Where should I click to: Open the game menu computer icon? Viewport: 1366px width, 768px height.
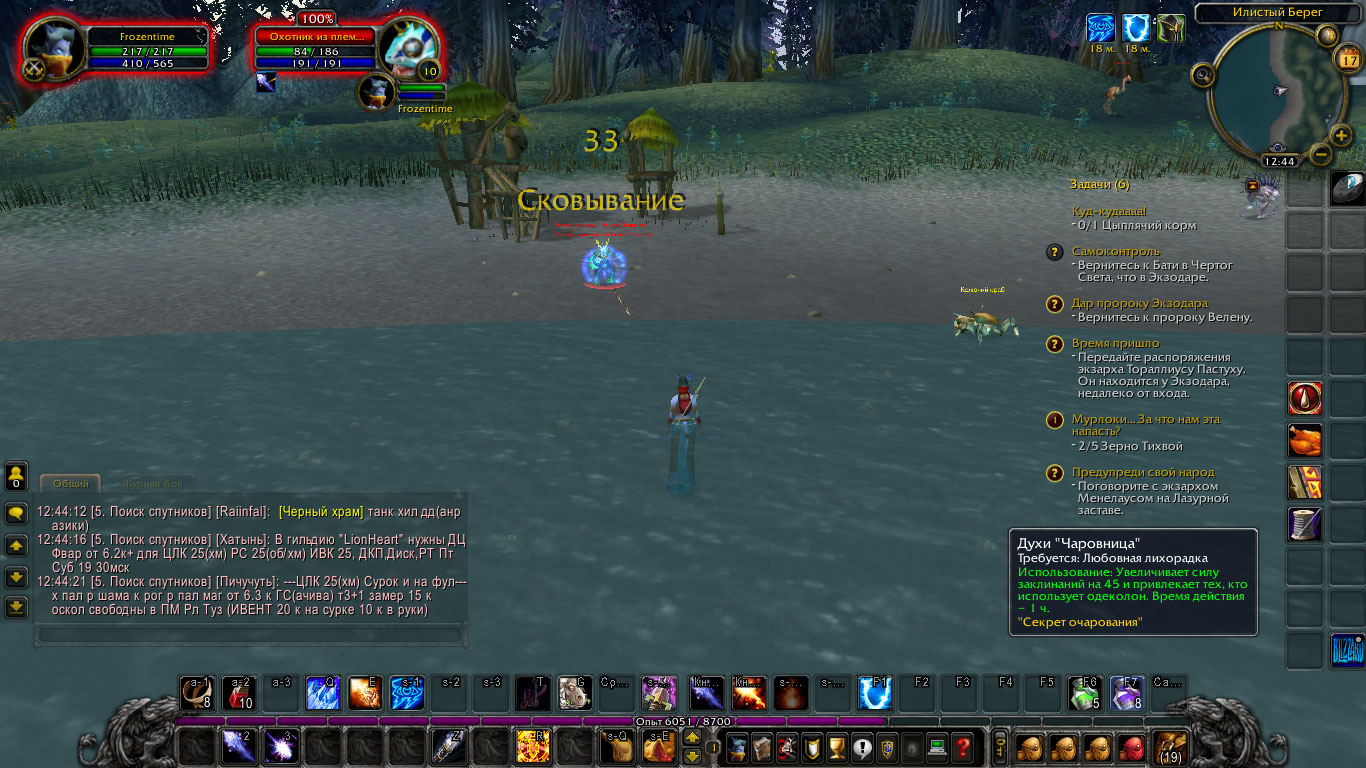click(937, 746)
